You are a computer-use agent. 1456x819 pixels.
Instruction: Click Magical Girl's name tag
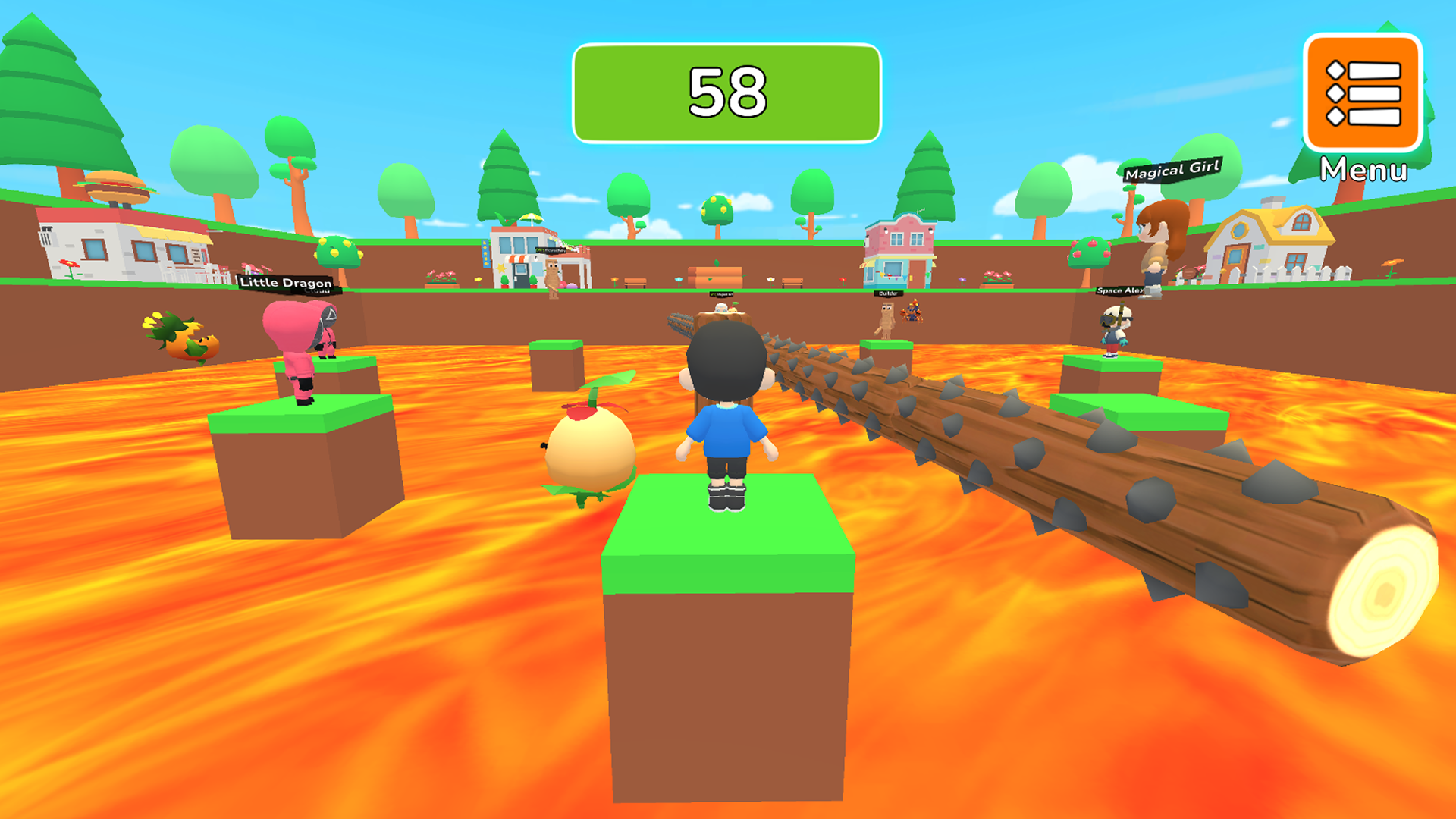(1174, 170)
